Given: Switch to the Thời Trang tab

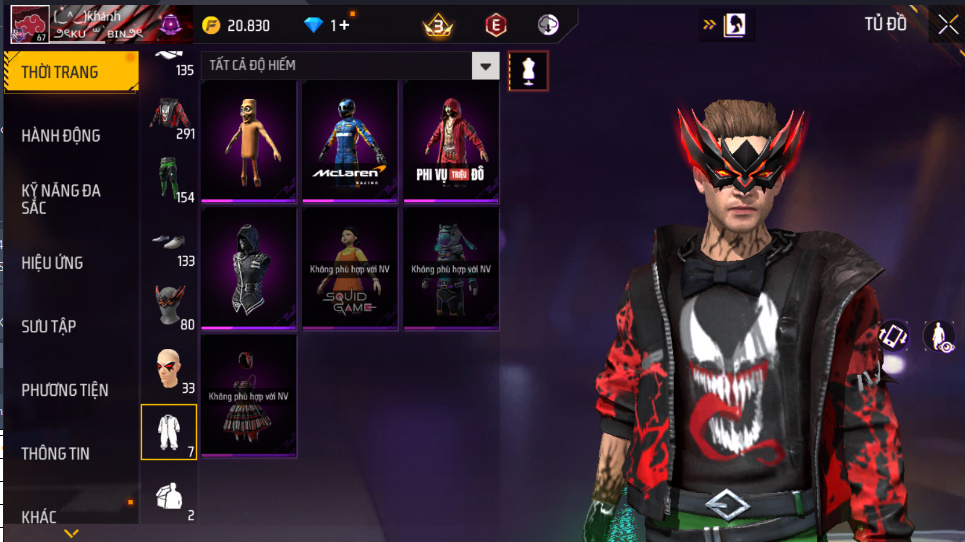Looking at the screenshot, I should coord(70,72).
